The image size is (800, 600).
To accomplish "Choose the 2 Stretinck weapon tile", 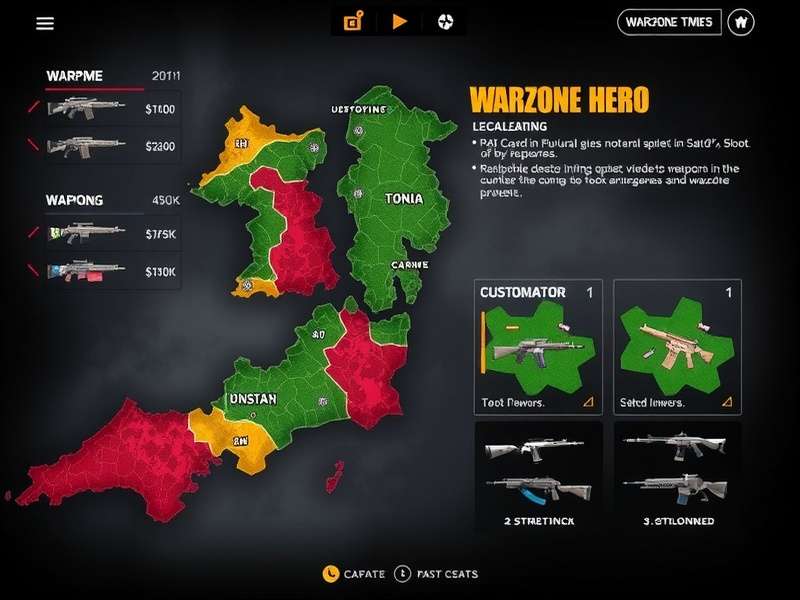I will tap(538, 473).
